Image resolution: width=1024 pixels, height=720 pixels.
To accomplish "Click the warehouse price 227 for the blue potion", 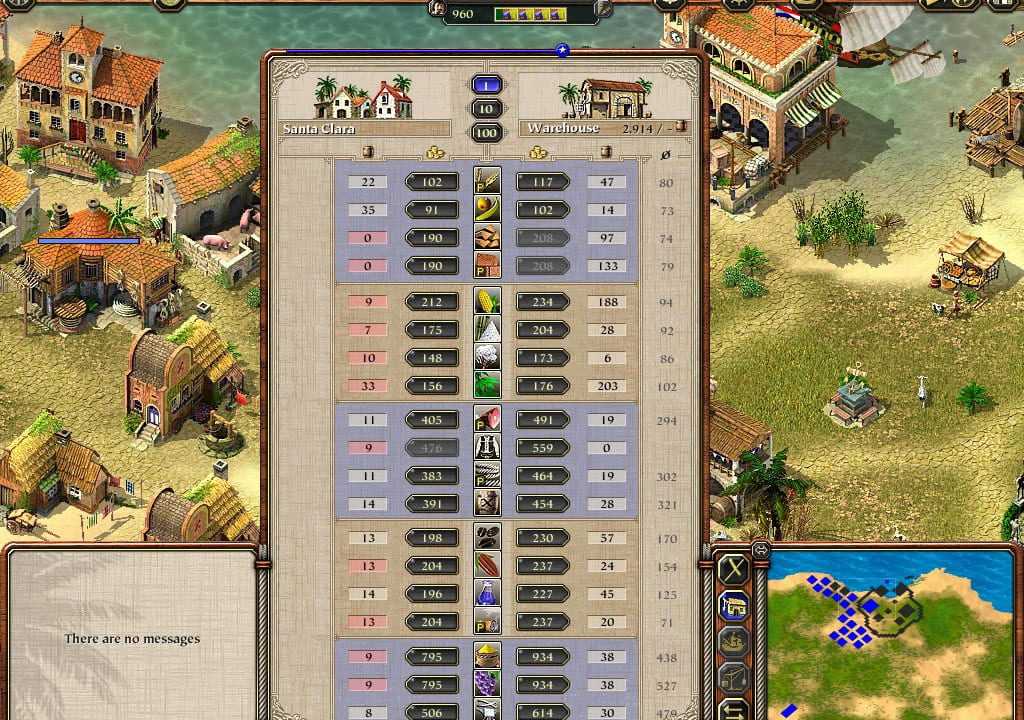I will [x=543, y=594].
